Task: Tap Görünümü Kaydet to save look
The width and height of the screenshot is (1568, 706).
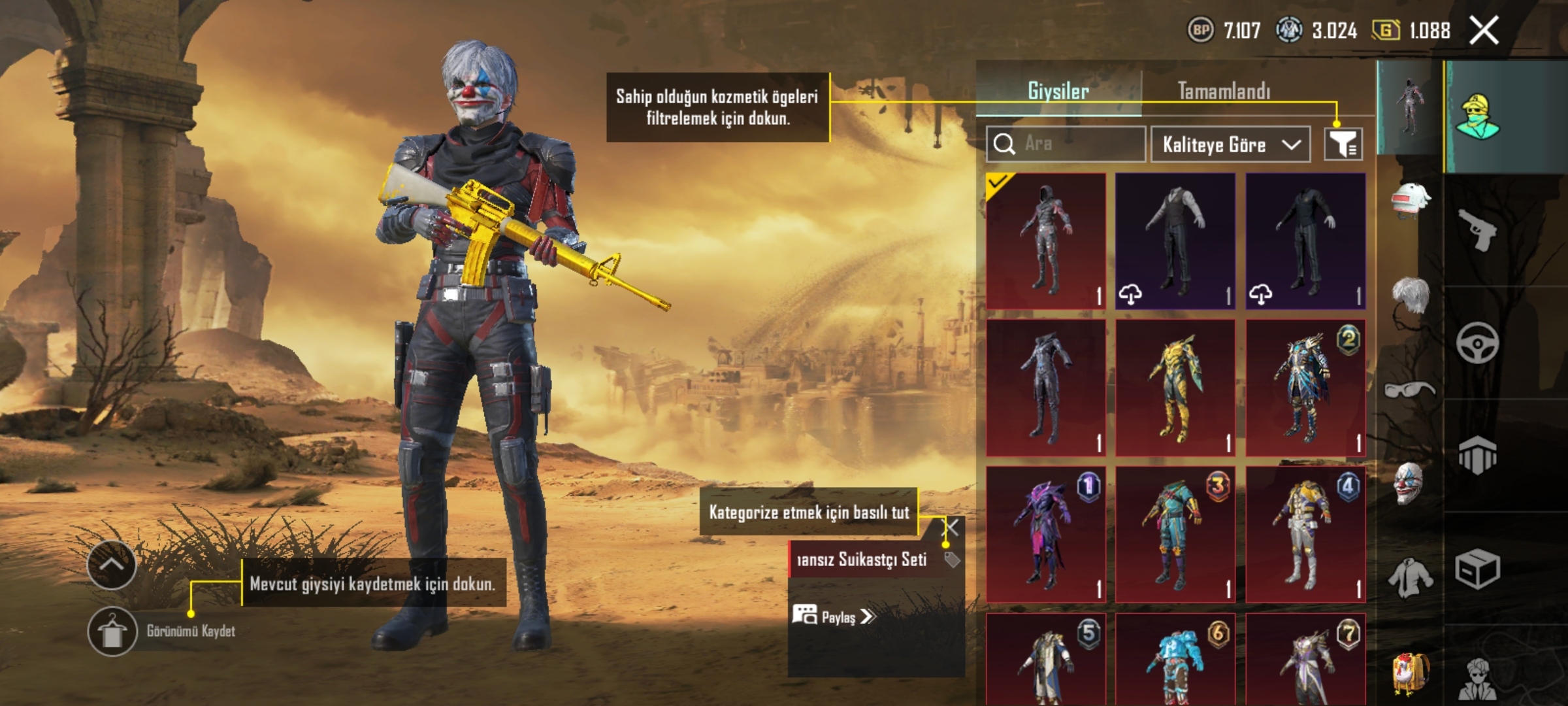Action: pyautogui.click(x=112, y=631)
